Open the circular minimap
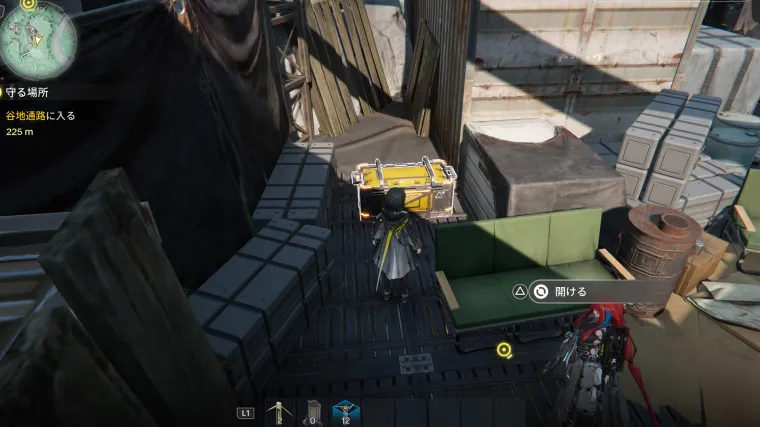Viewport: 760px width, 427px height. pos(37,40)
